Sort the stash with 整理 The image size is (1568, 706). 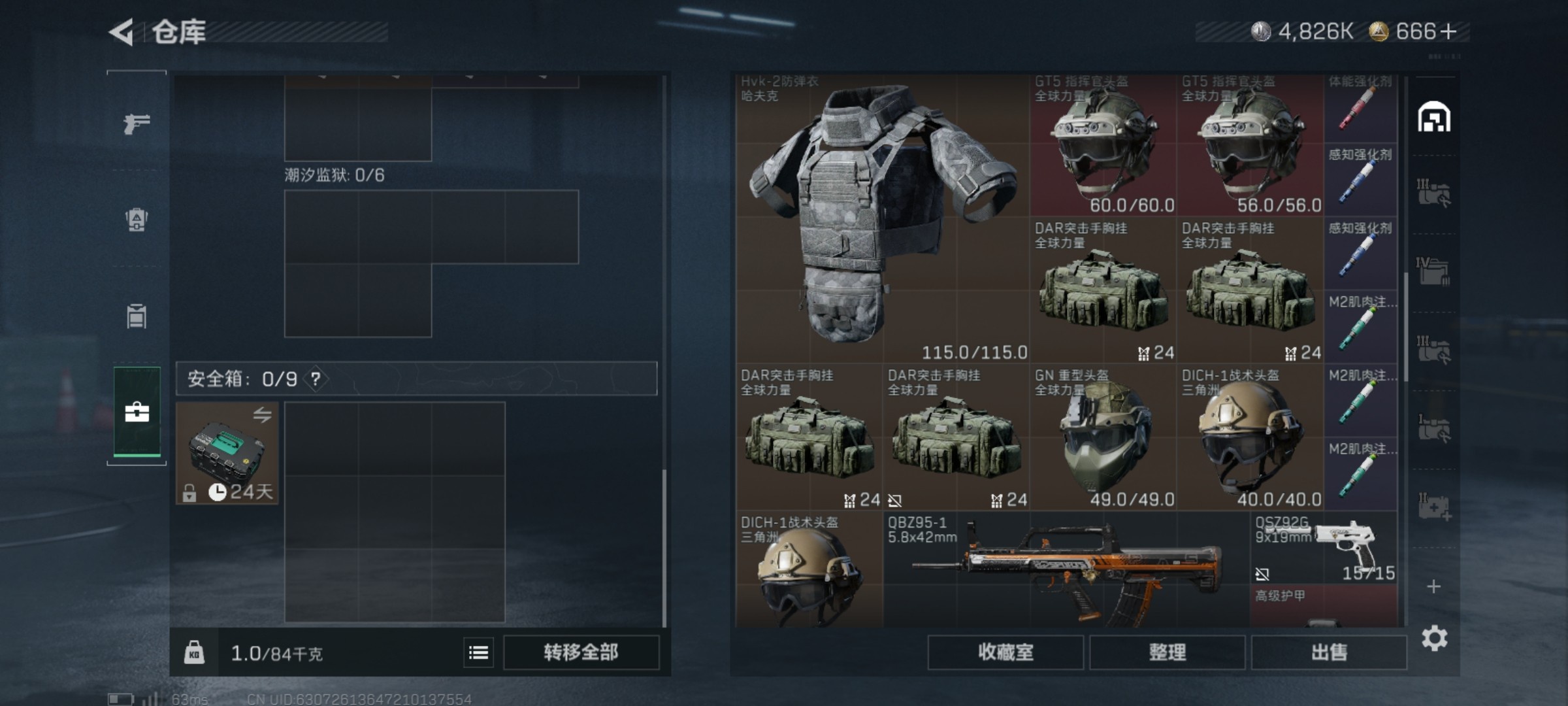(x=1167, y=652)
